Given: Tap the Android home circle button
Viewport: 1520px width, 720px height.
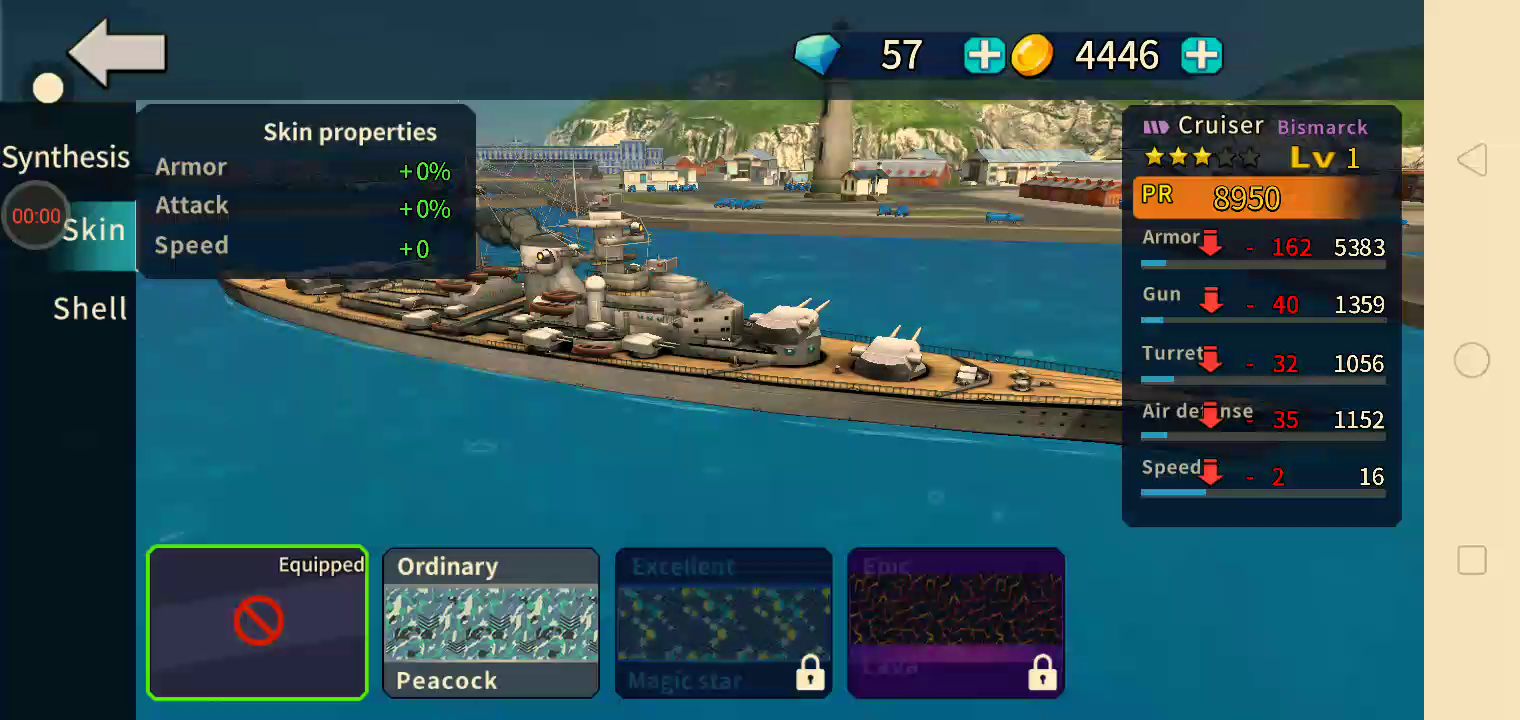Looking at the screenshot, I should (1471, 360).
